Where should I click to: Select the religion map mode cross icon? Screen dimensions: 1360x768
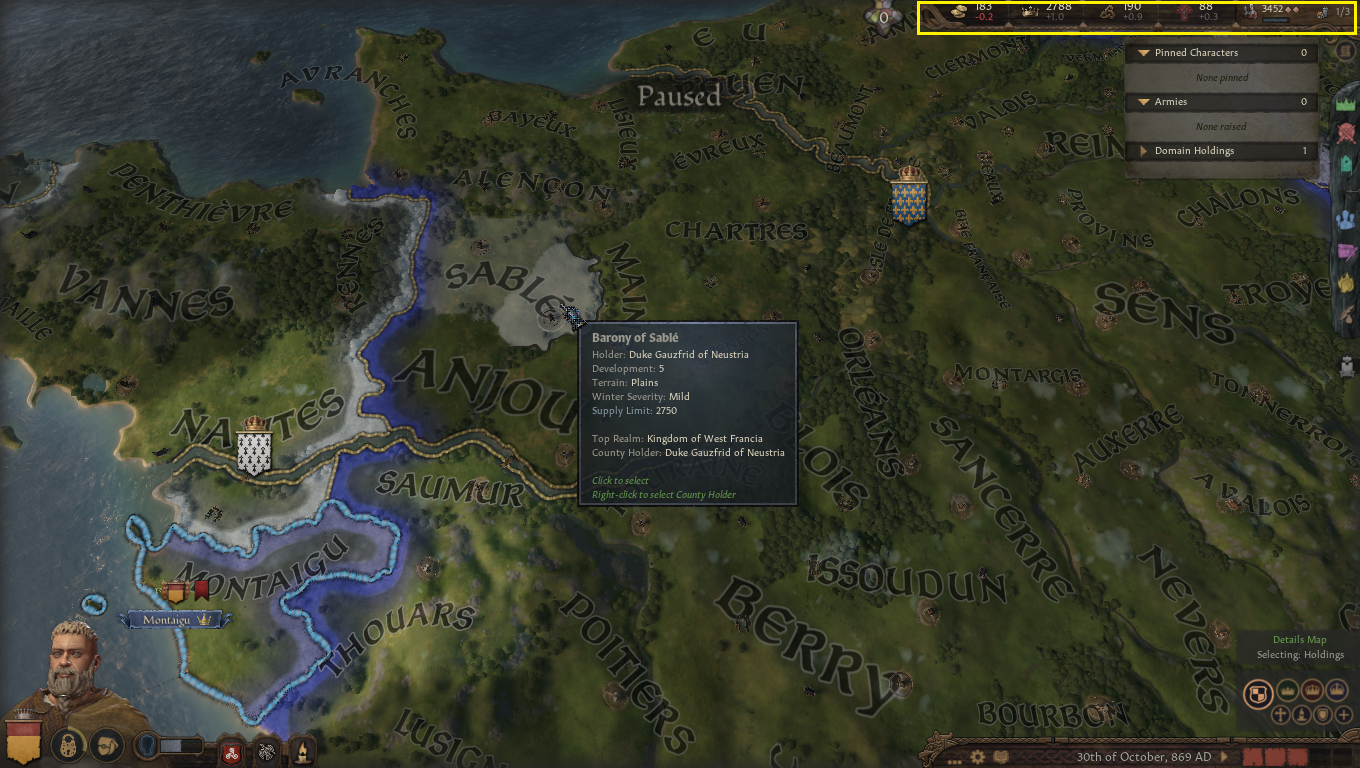tap(1281, 715)
